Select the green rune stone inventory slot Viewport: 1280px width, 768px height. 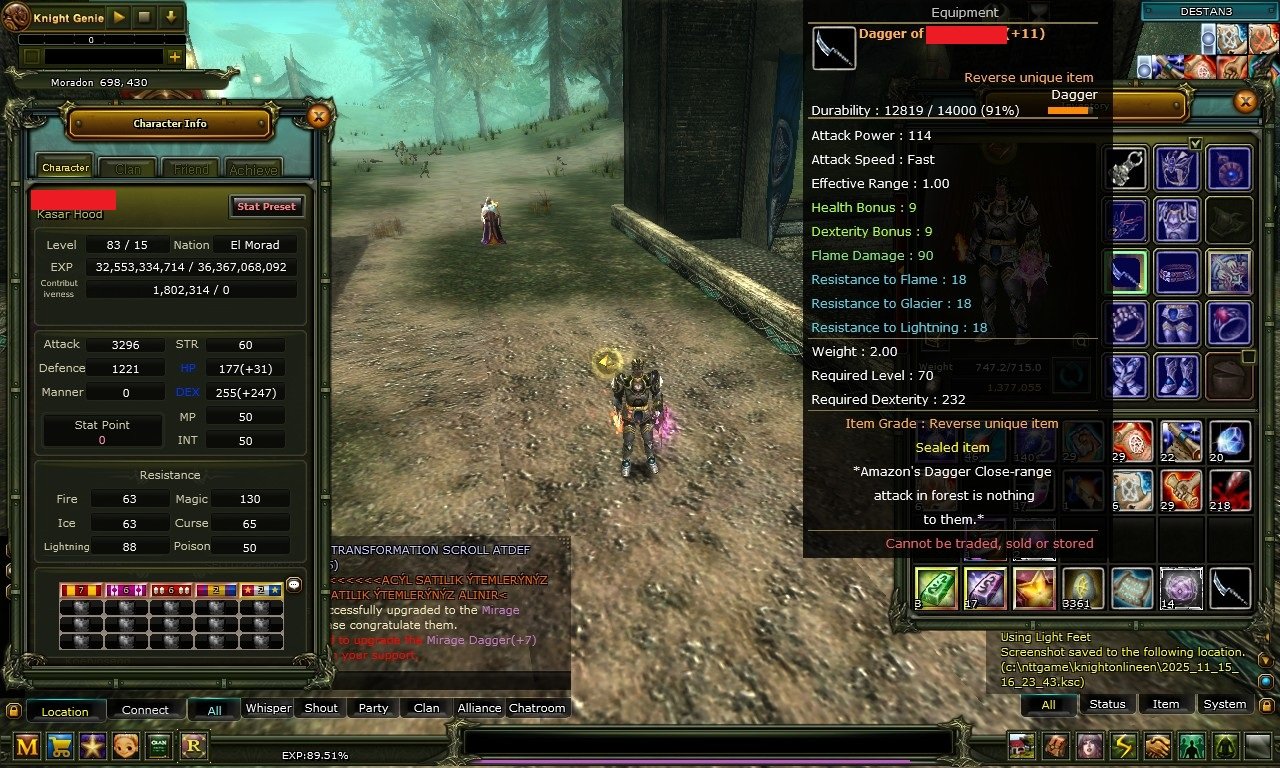pyautogui.click(x=936, y=588)
